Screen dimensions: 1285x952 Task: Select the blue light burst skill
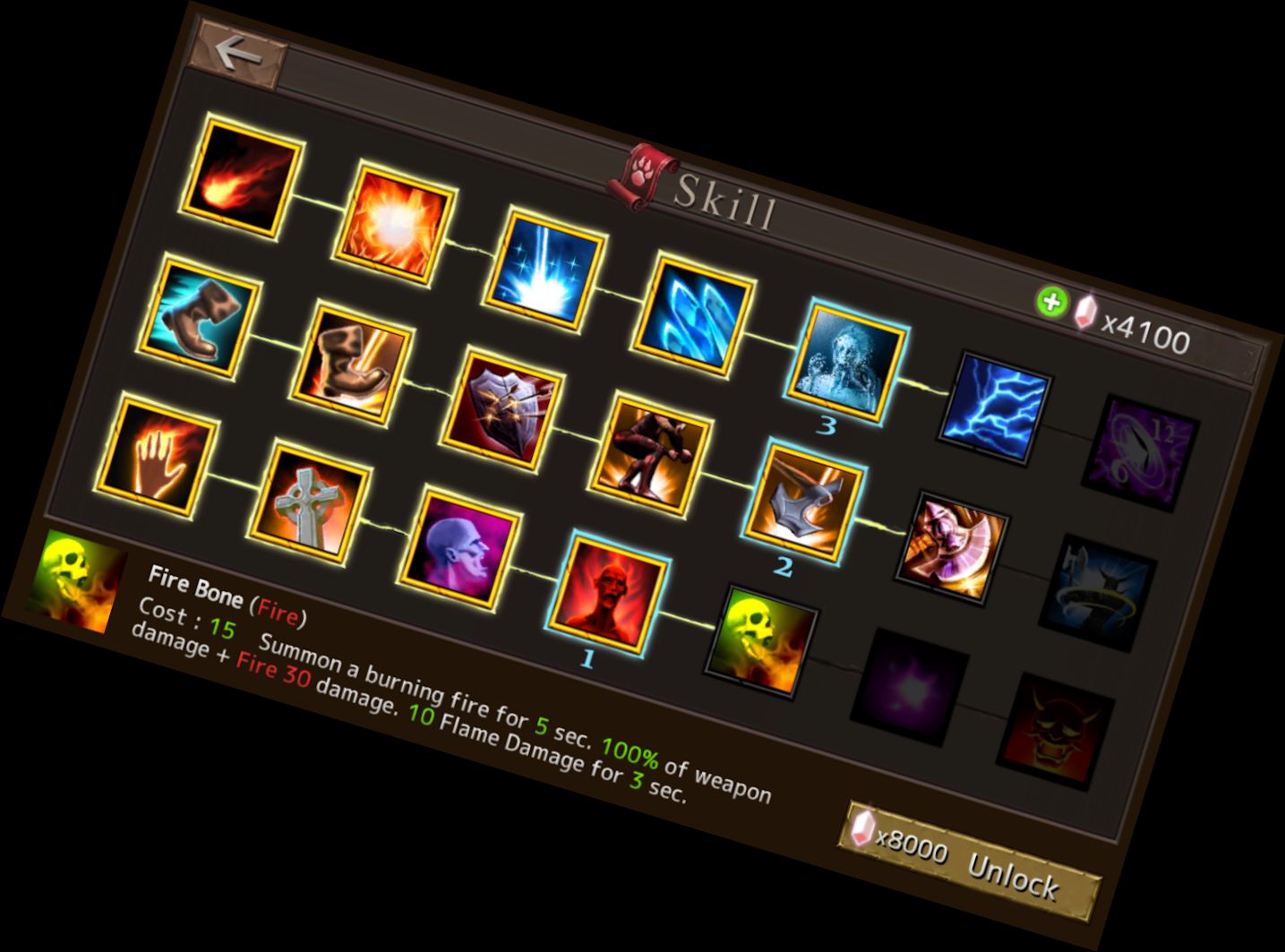pyautogui.click(x=545, y=268)
